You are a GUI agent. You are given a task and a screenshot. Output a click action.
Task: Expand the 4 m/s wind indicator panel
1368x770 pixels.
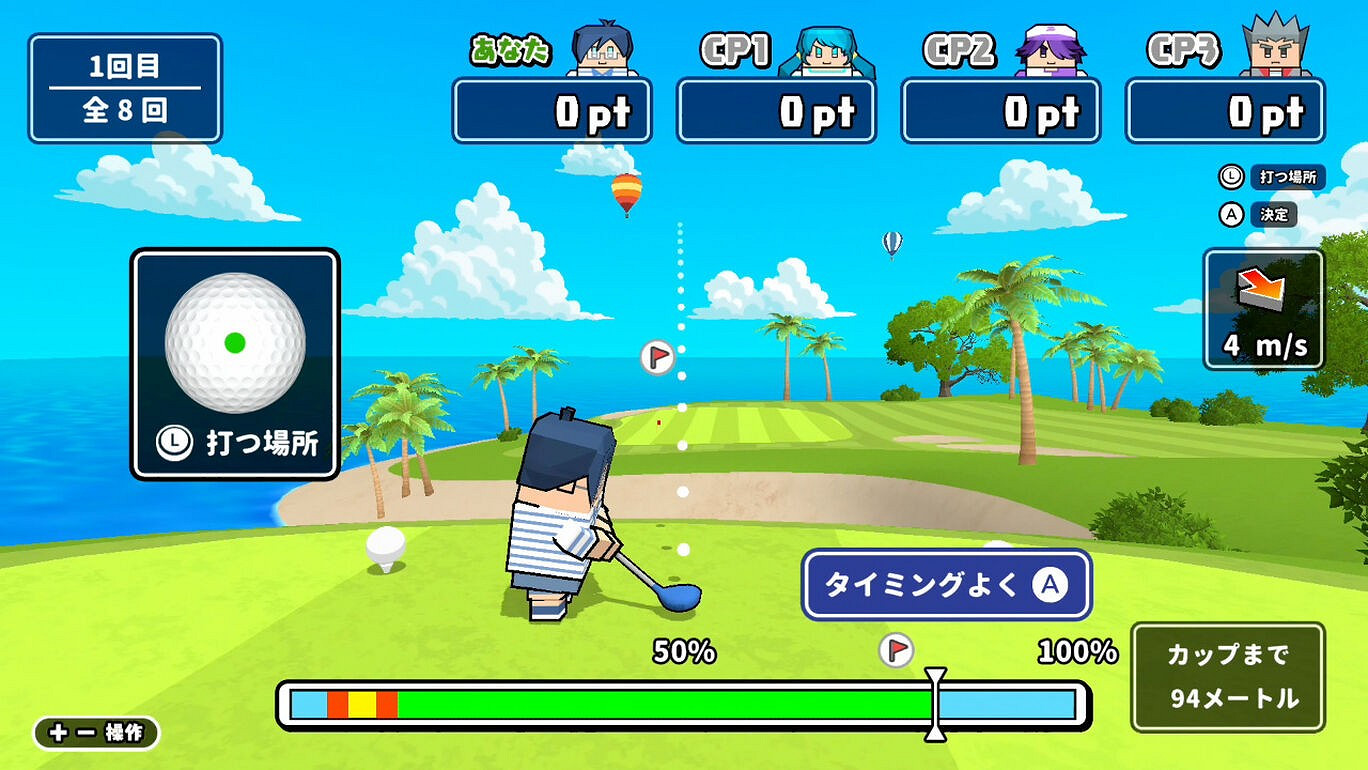[x=1264, y=307]
